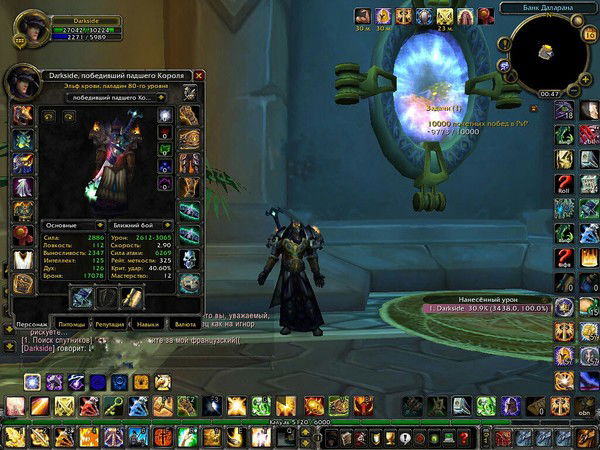Switch to the Питомцы tab
Screen dimensions: 600x450
coord(71,324)
